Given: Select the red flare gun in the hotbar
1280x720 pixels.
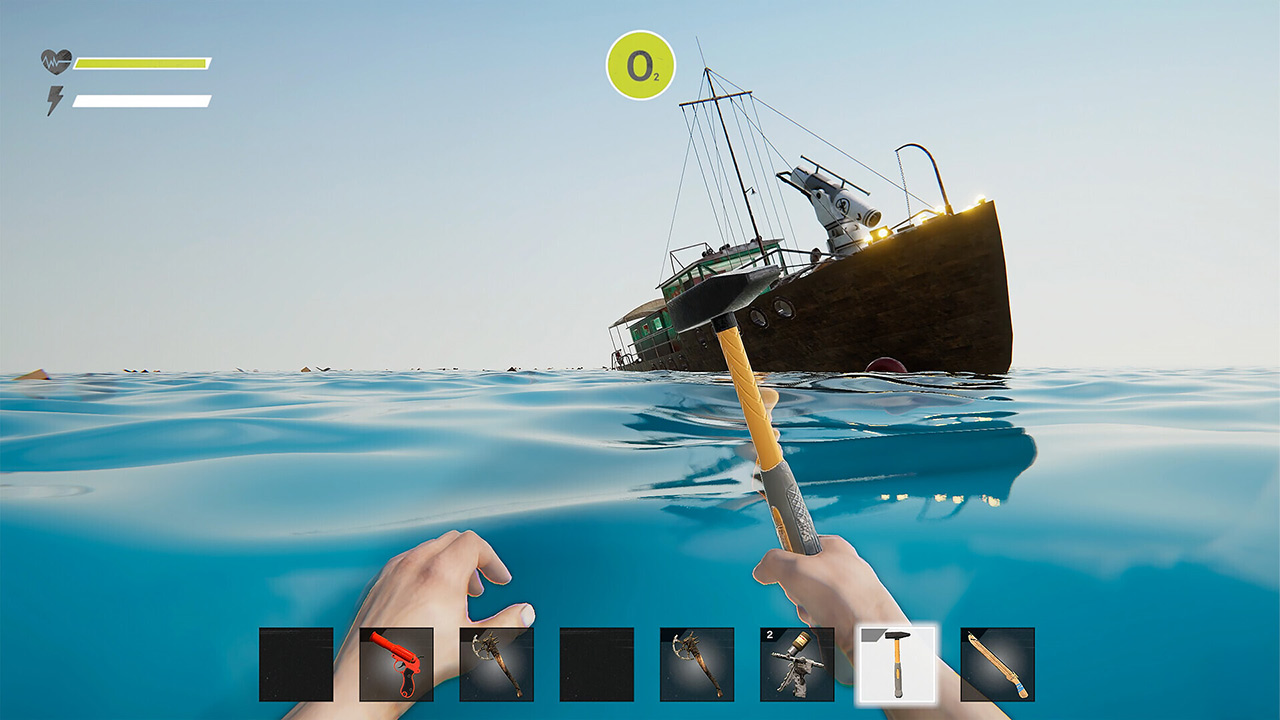Looking at the screenshot, I should (x=395, y=665).
